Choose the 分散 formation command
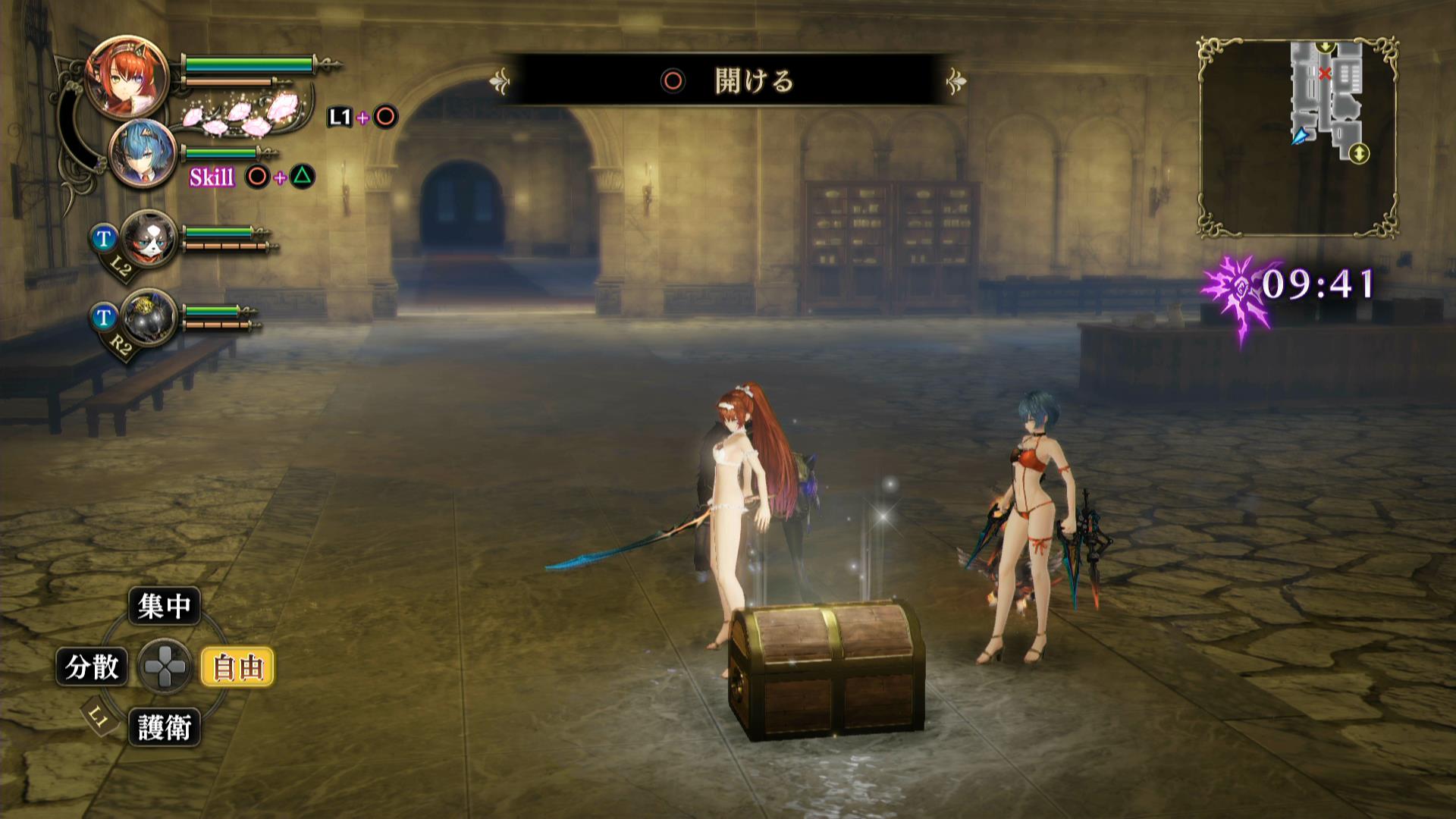Viewport: 1456px width, 819px height. (92, 667)
